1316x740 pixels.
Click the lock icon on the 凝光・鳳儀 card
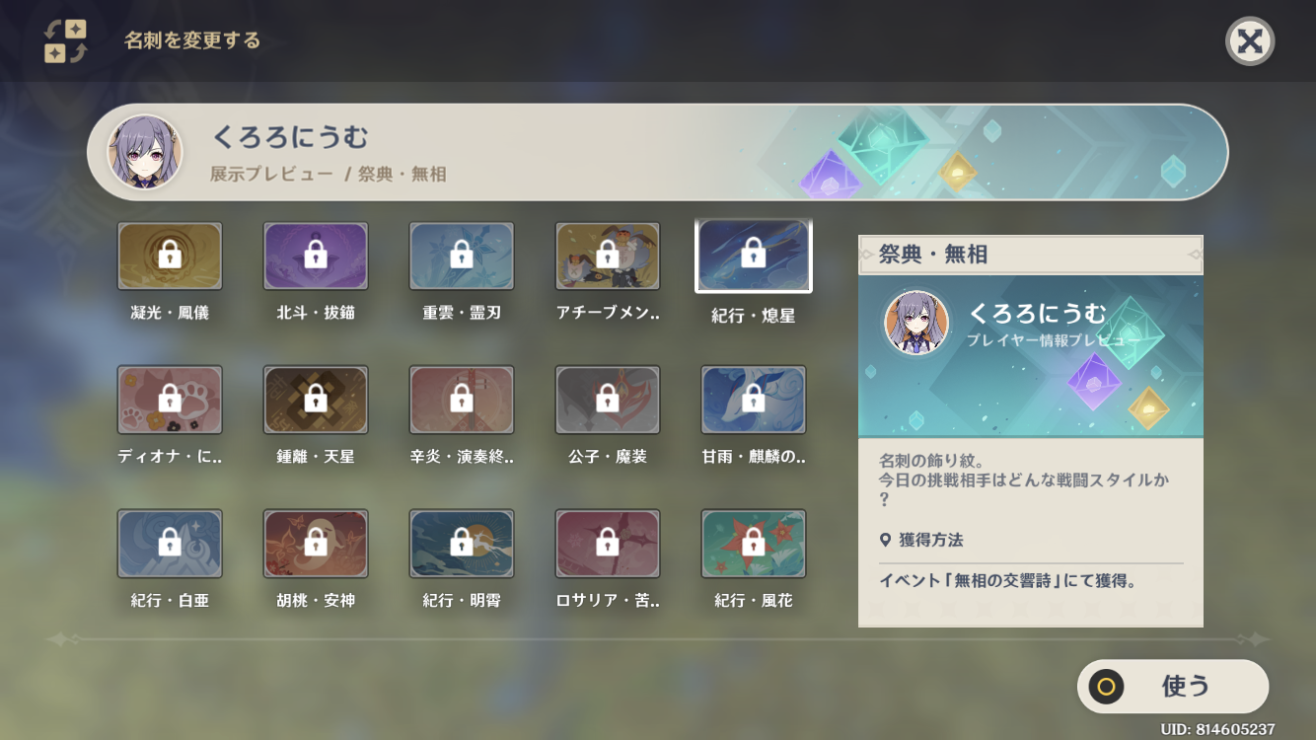[169, 255]
